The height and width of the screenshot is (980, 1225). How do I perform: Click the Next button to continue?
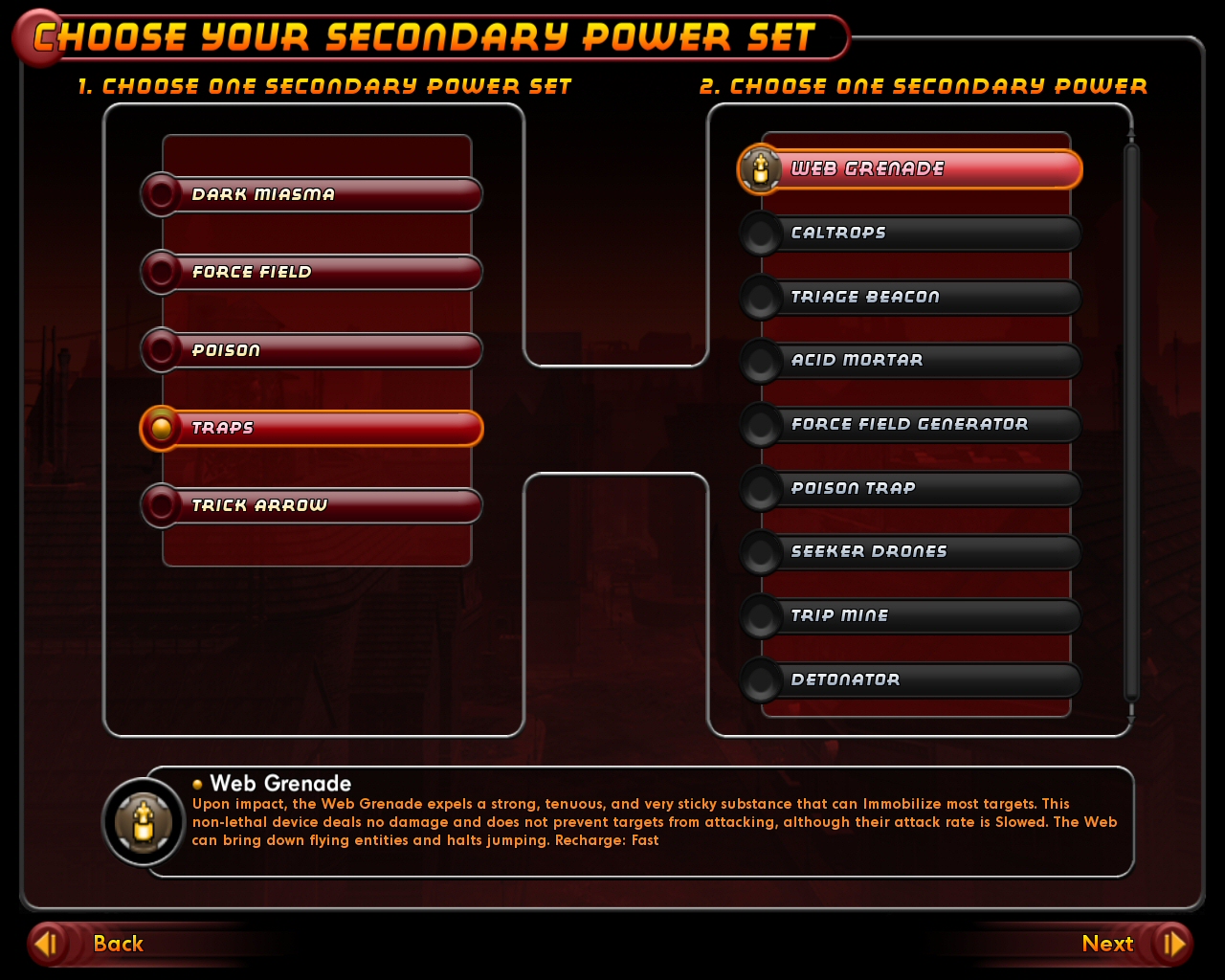1107,944
